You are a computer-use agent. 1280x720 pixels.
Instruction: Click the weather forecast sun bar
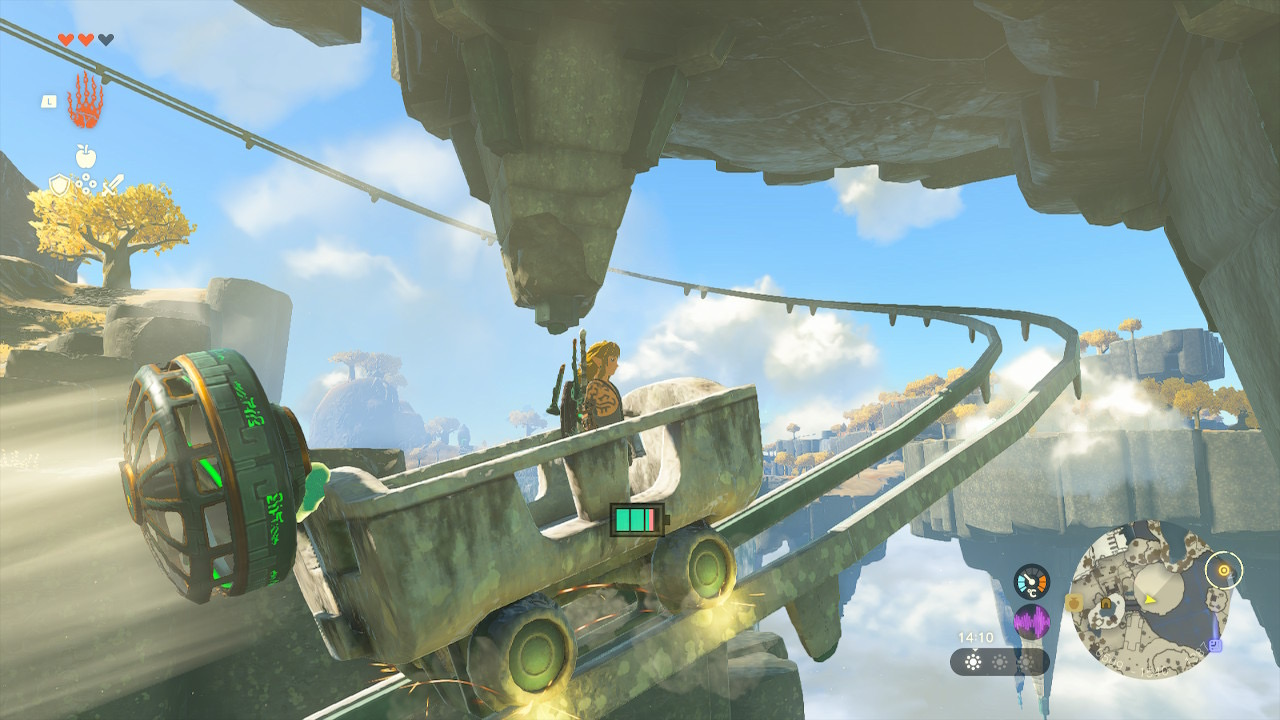998,662
